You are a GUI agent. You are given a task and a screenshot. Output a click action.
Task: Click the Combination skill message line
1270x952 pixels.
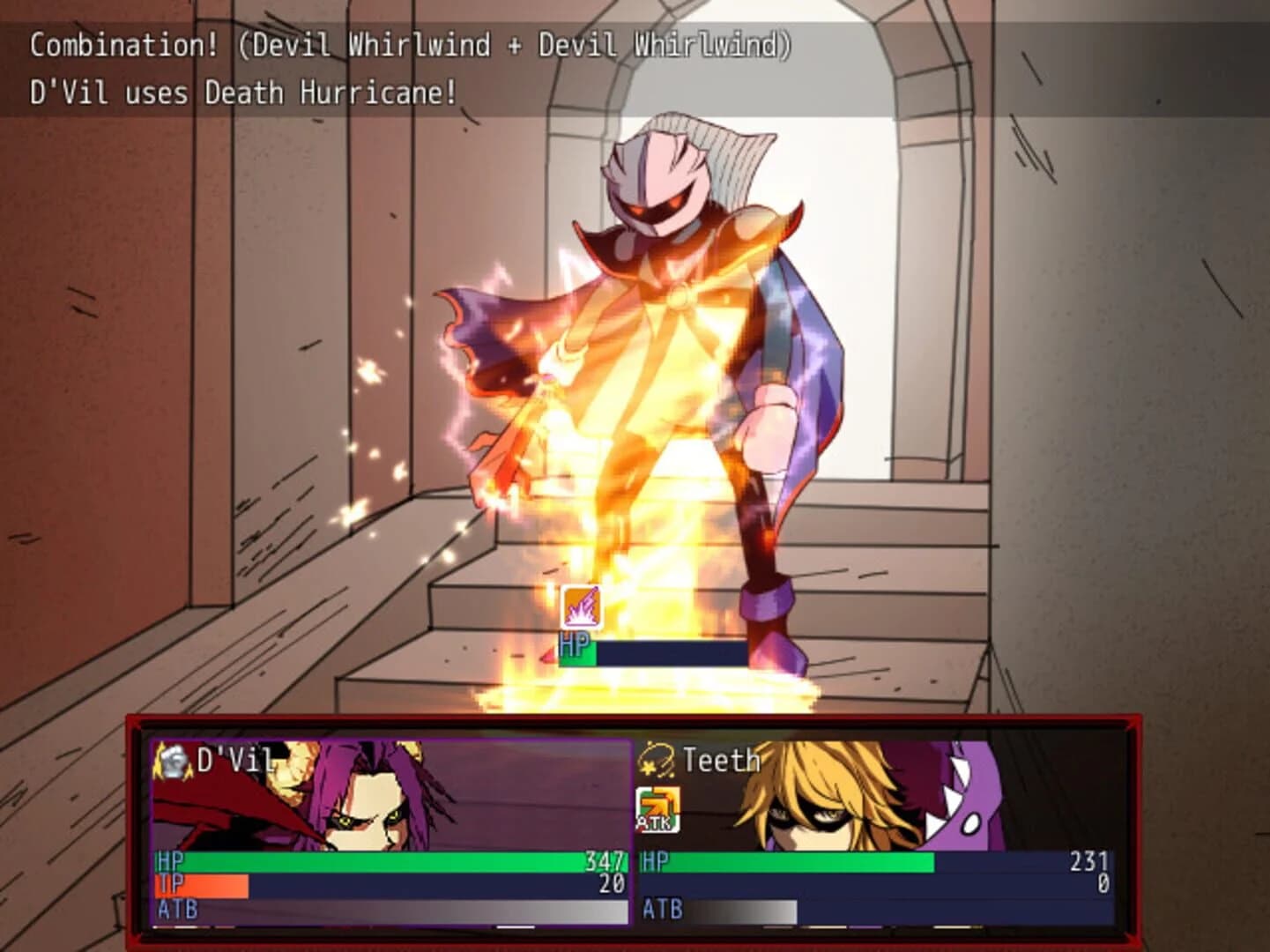tap(411, 43)
